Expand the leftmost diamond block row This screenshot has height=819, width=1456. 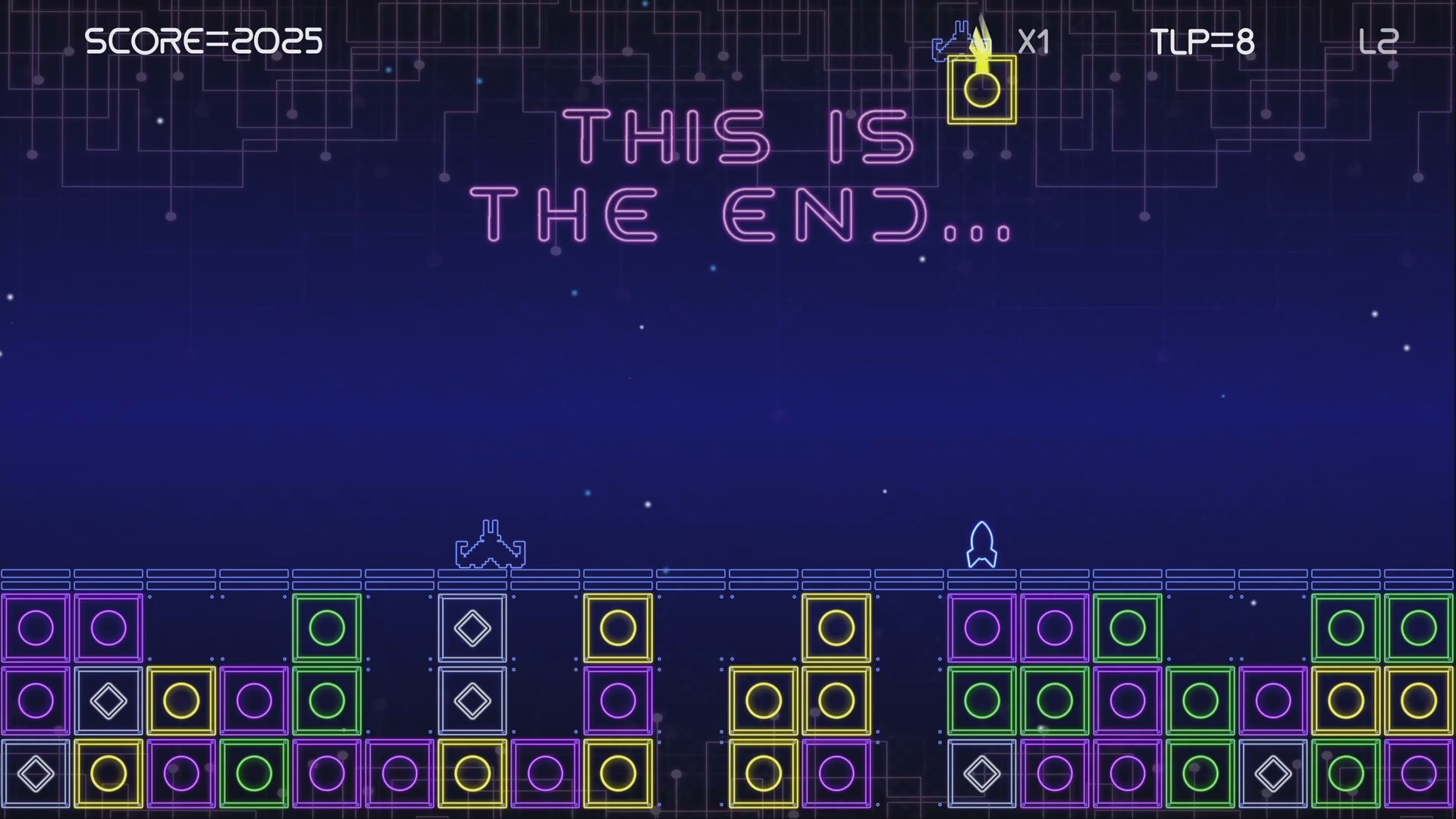(35, 773)
